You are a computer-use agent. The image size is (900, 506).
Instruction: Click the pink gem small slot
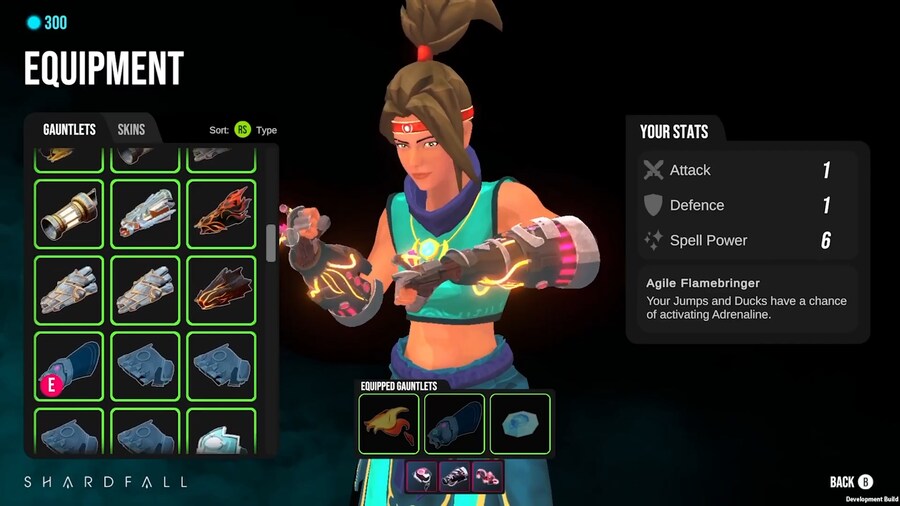click(421, 476)
